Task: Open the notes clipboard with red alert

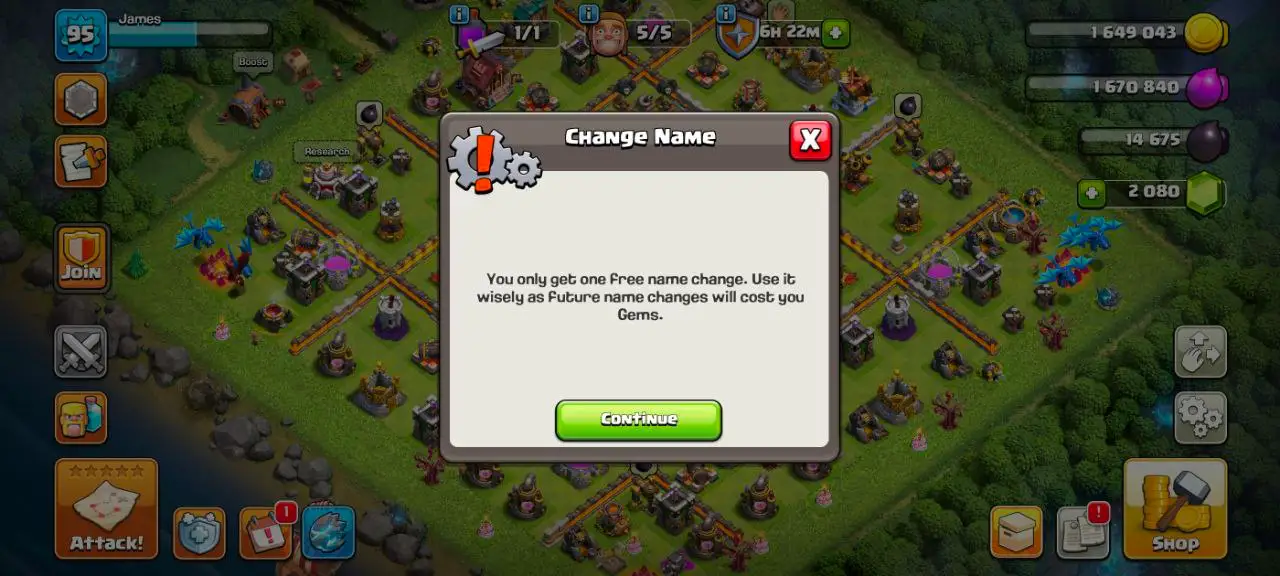Action: click(x=1083, y=532)
